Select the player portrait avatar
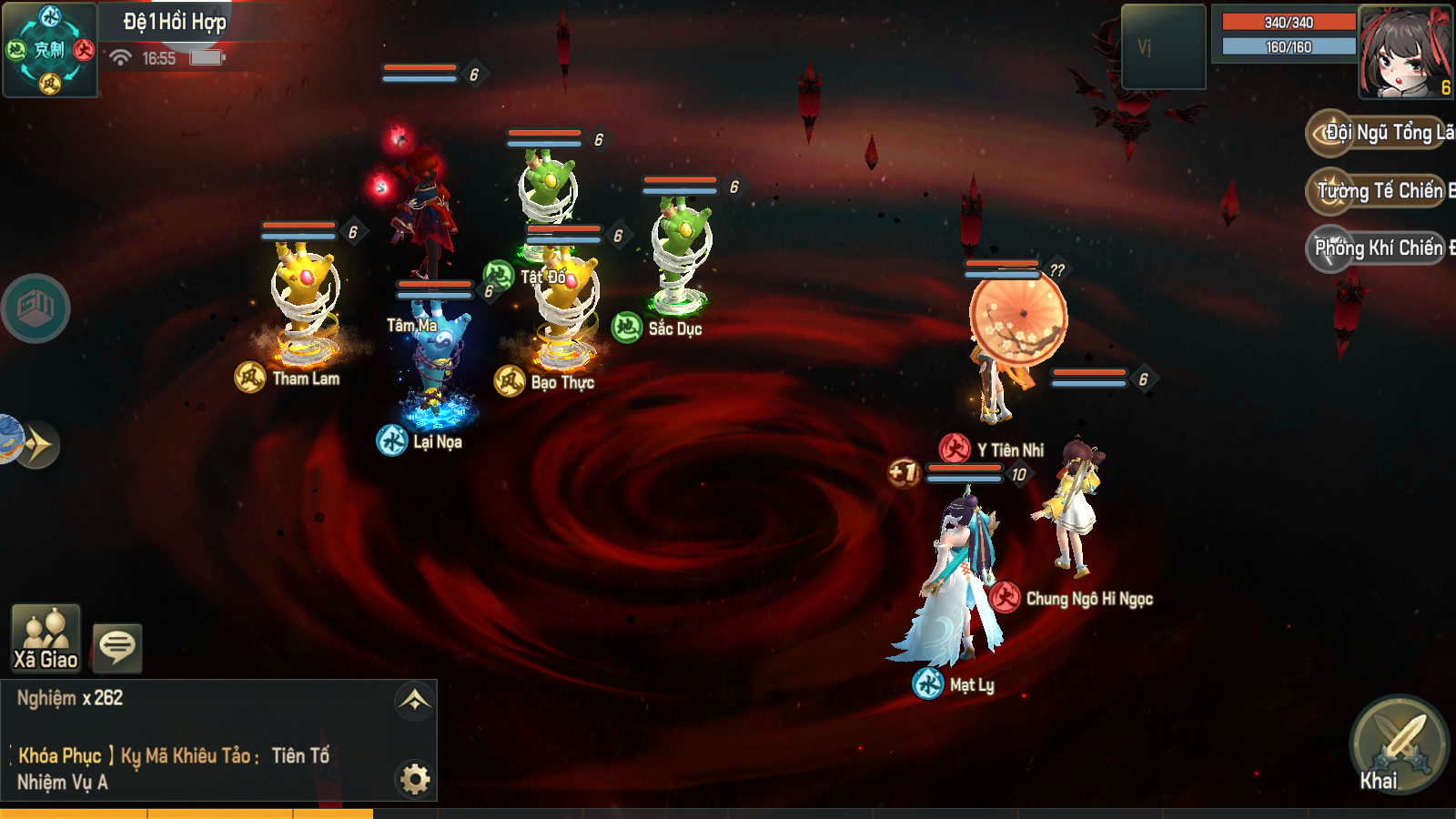 point(1405,51)
